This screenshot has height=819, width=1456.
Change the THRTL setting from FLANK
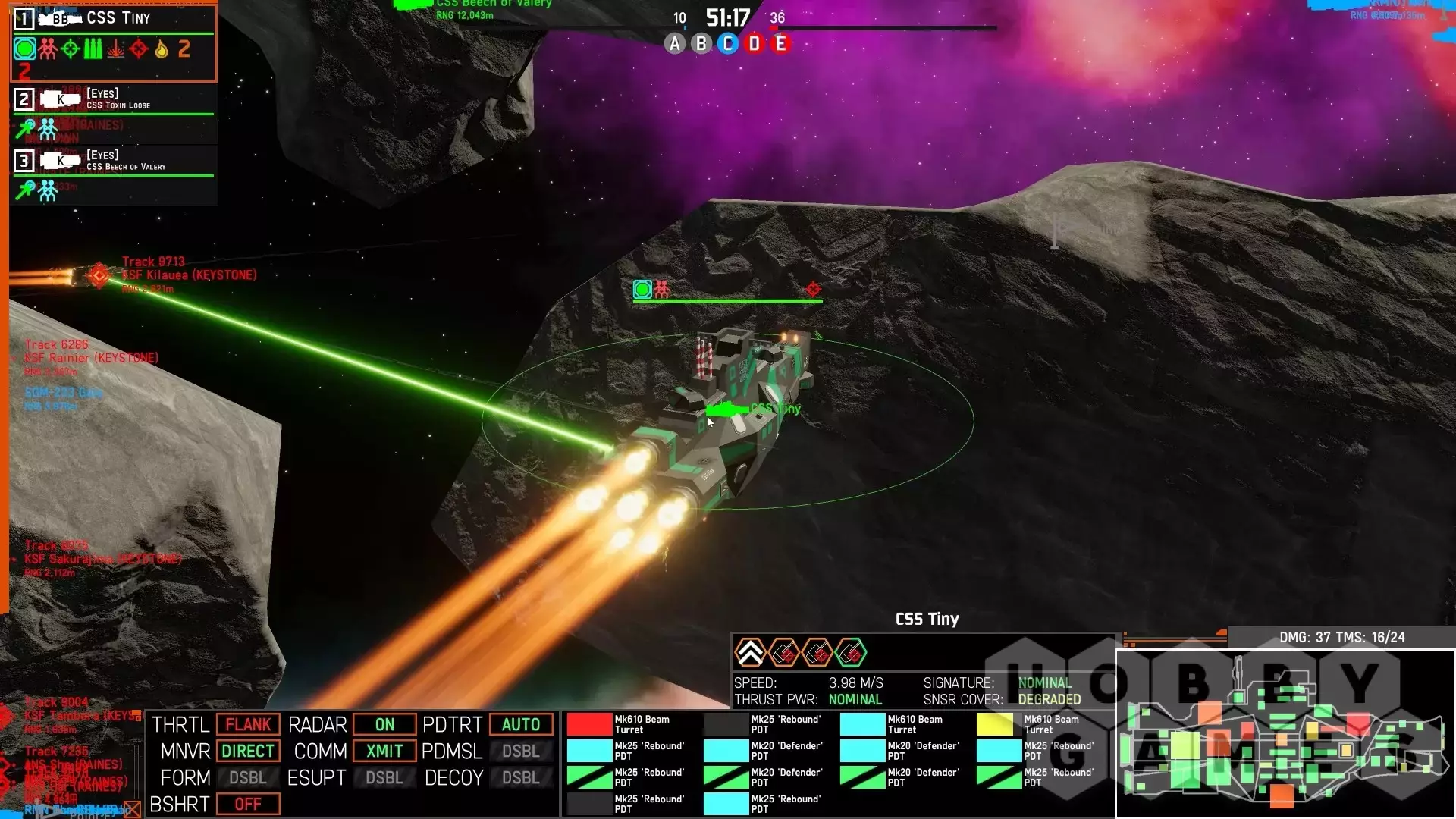[x=248, y=725]
